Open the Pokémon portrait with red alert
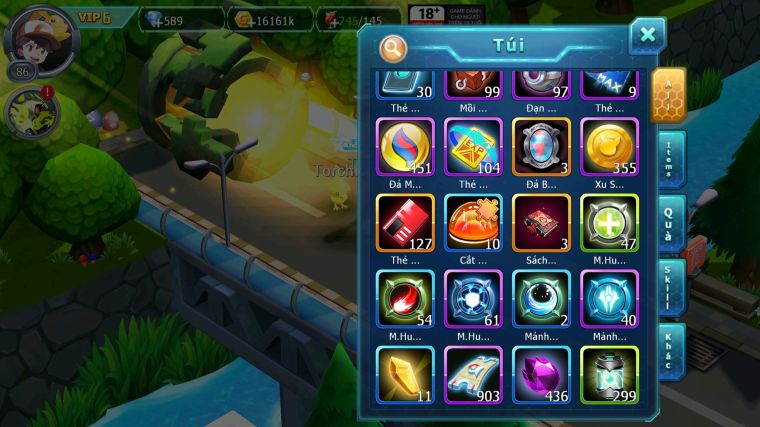Screen dimensions: 760x427 (30, 114)
